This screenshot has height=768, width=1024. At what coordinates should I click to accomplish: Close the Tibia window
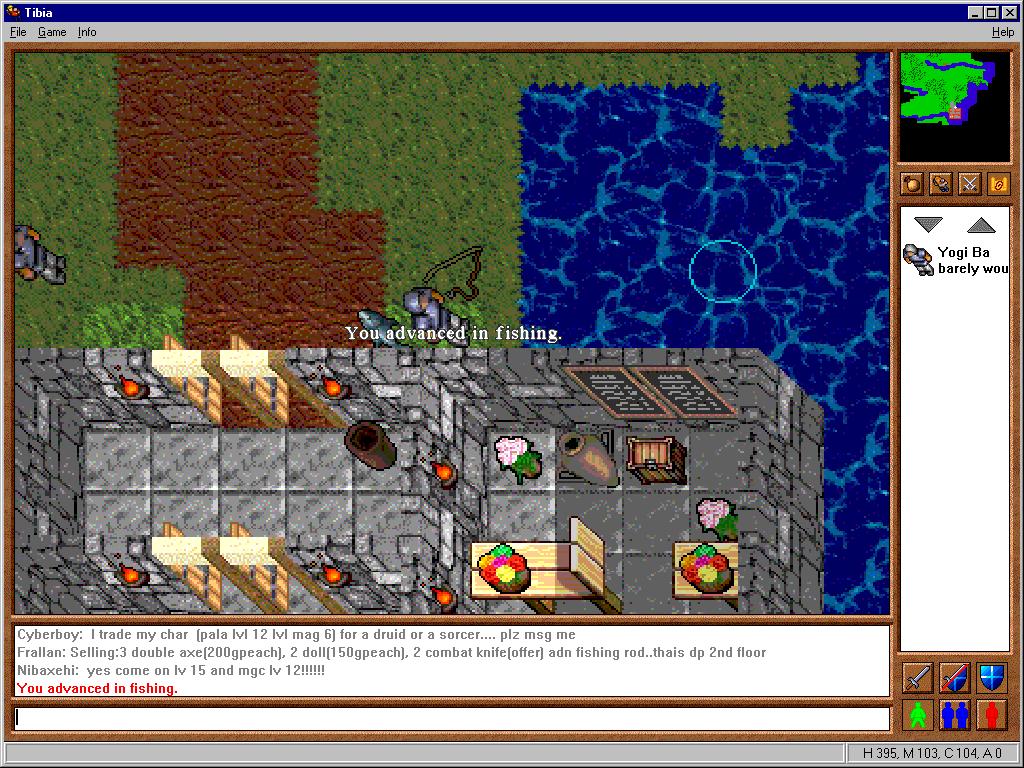[1008, 12]
